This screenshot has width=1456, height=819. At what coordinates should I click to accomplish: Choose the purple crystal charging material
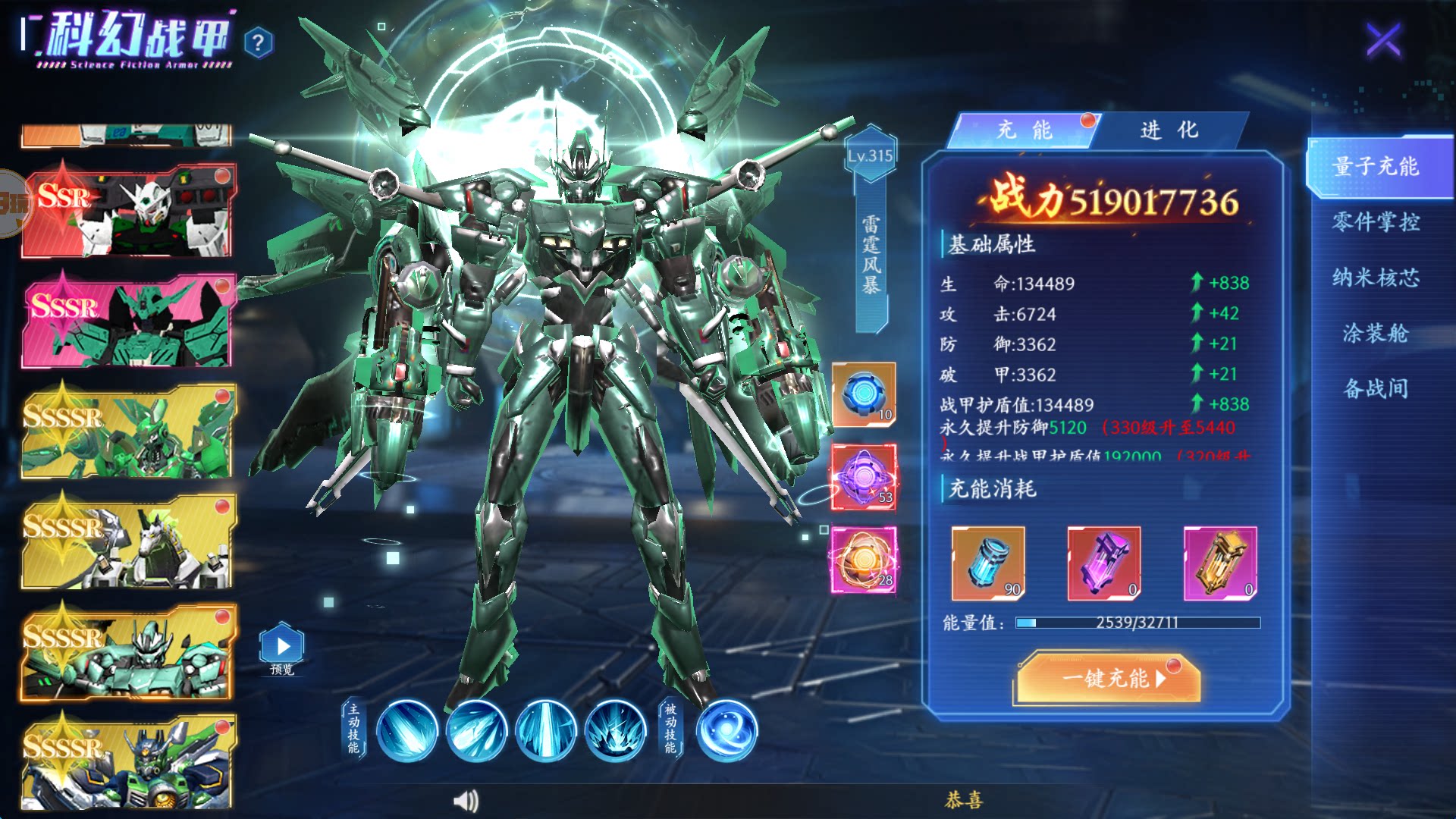click(1103, 563)
